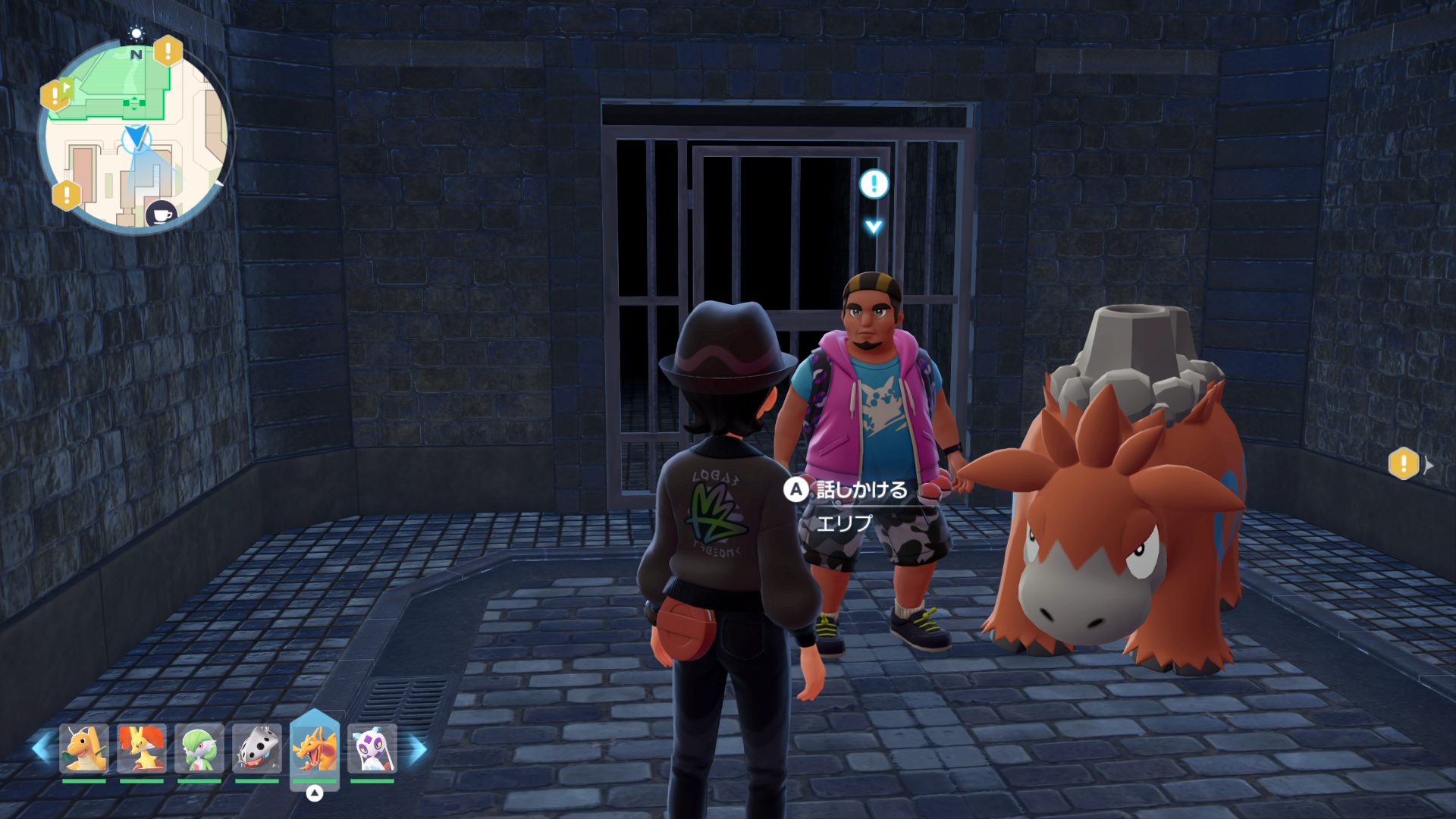Pick Gardevoir in the party lineup
The height and width of the screenshot is (819, 1456).
199,748
